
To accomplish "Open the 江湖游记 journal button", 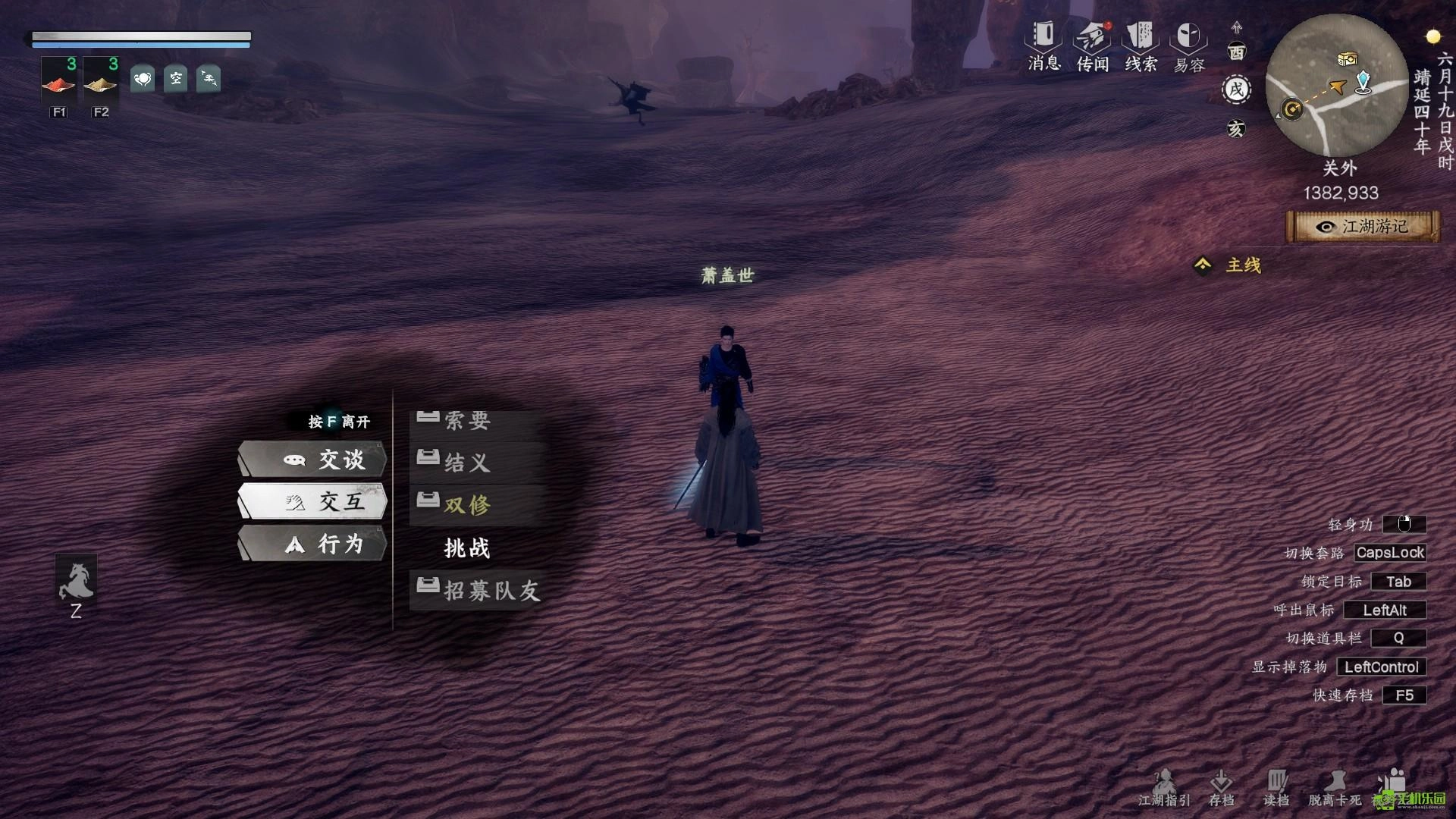I will pos(1363,227).
